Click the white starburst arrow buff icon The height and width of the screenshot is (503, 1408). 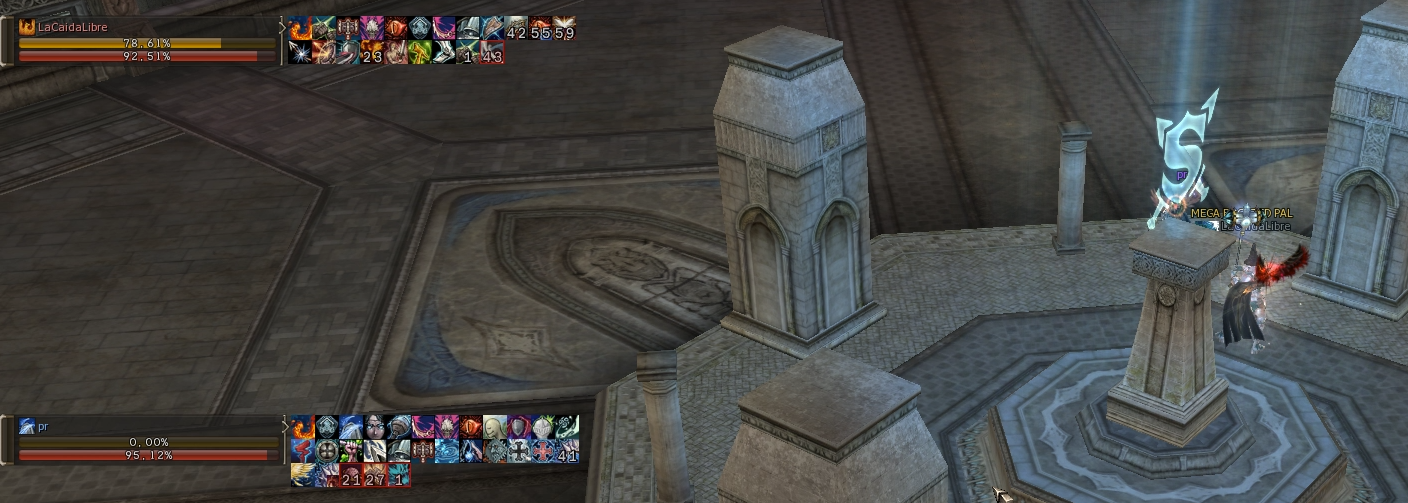point(300,52)
